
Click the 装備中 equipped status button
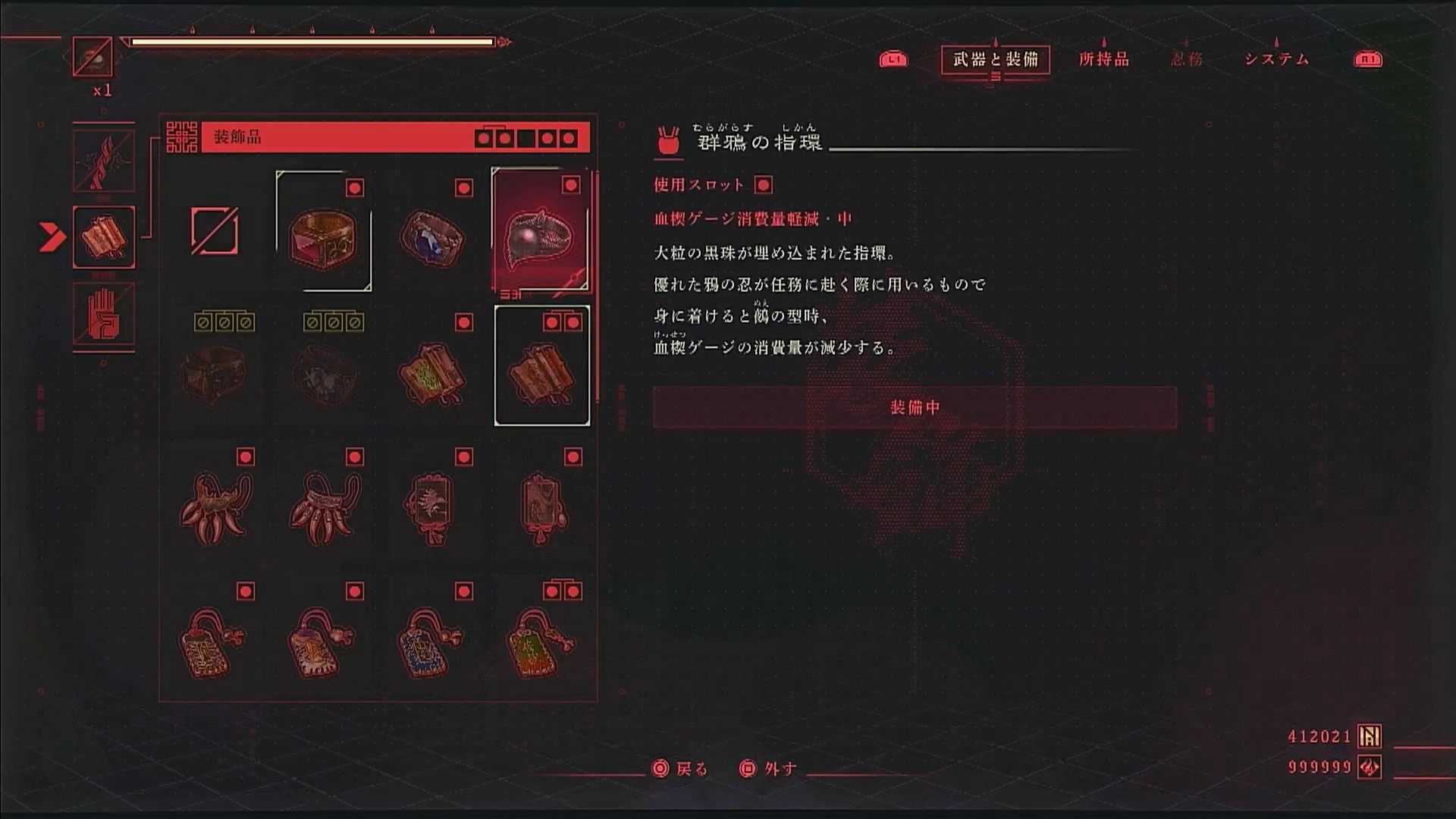[x=915, y=408]
